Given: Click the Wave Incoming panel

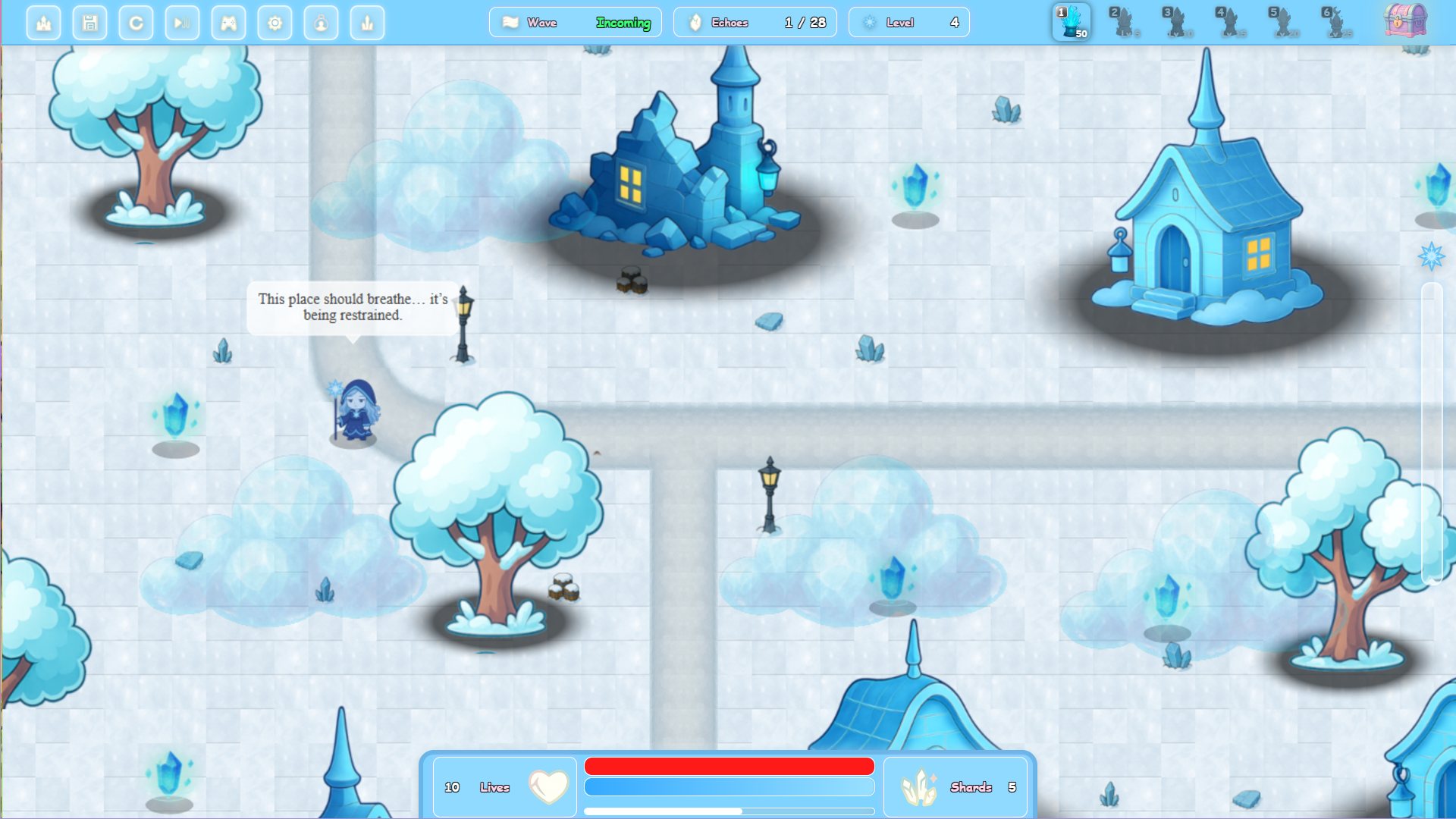Looking at the screenshot, I should (575, 22).
